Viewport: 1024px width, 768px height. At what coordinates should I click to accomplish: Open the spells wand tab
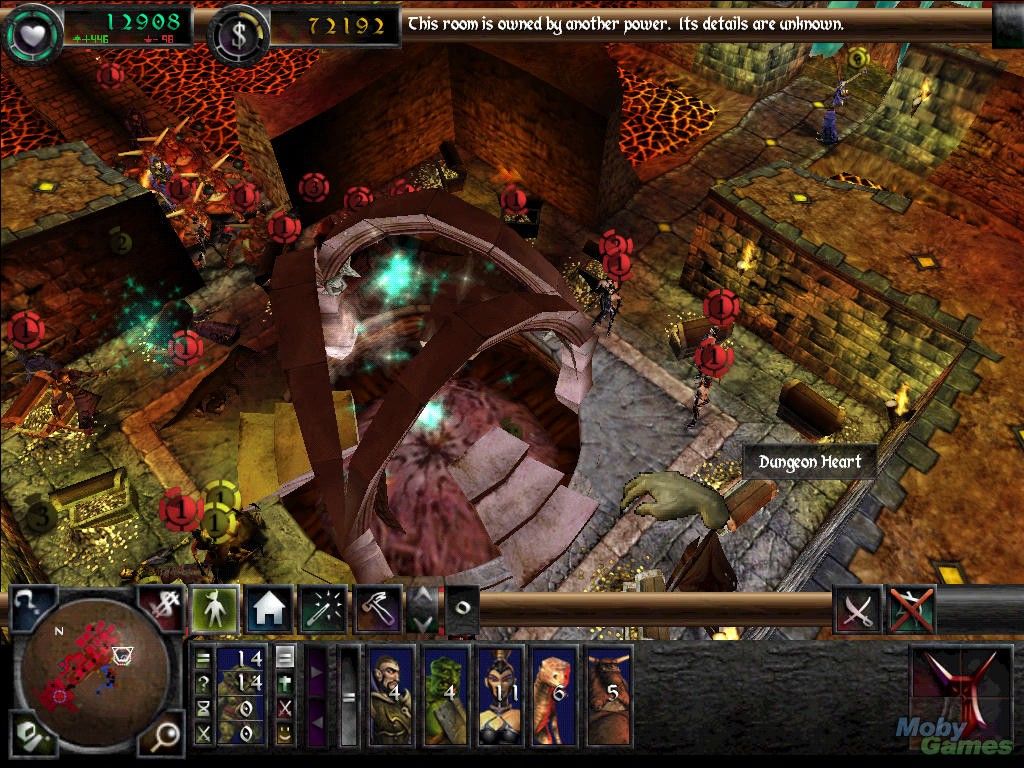pos(323,609)
